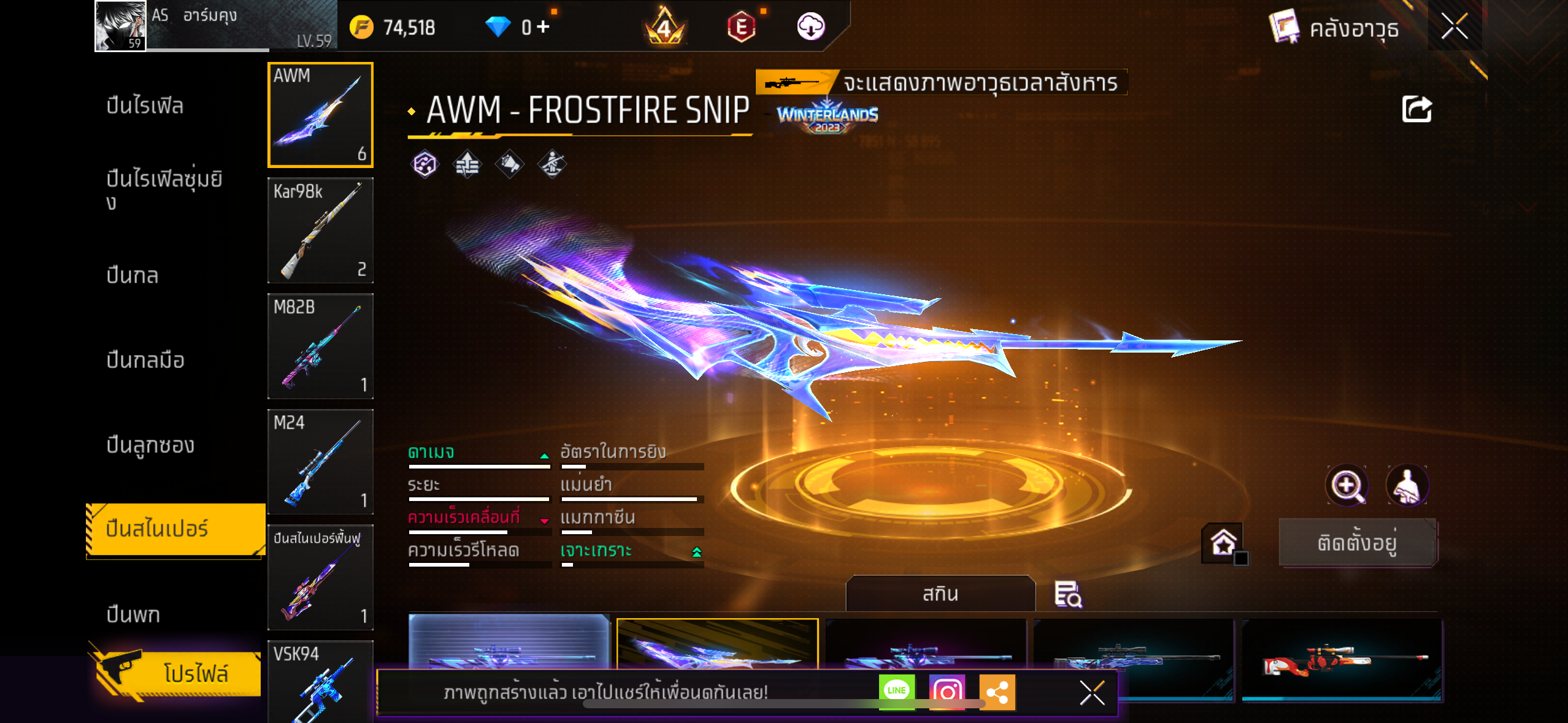Screen dimensions: 1568x723
Task: Open the ปืนกล machine gun category
Action: tap(133, 275)
